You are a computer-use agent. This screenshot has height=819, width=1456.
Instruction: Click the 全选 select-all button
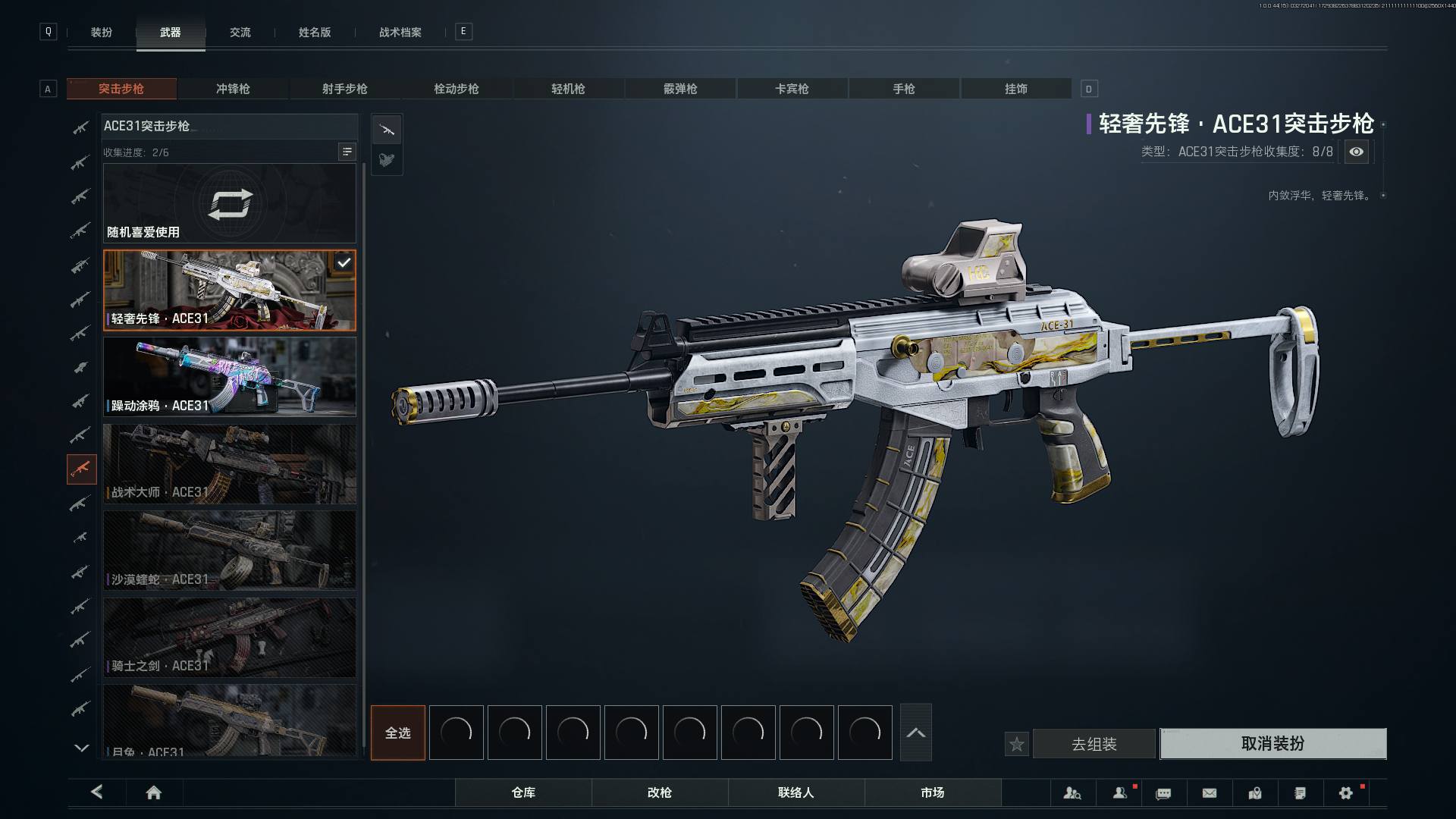tap(397, 733)
